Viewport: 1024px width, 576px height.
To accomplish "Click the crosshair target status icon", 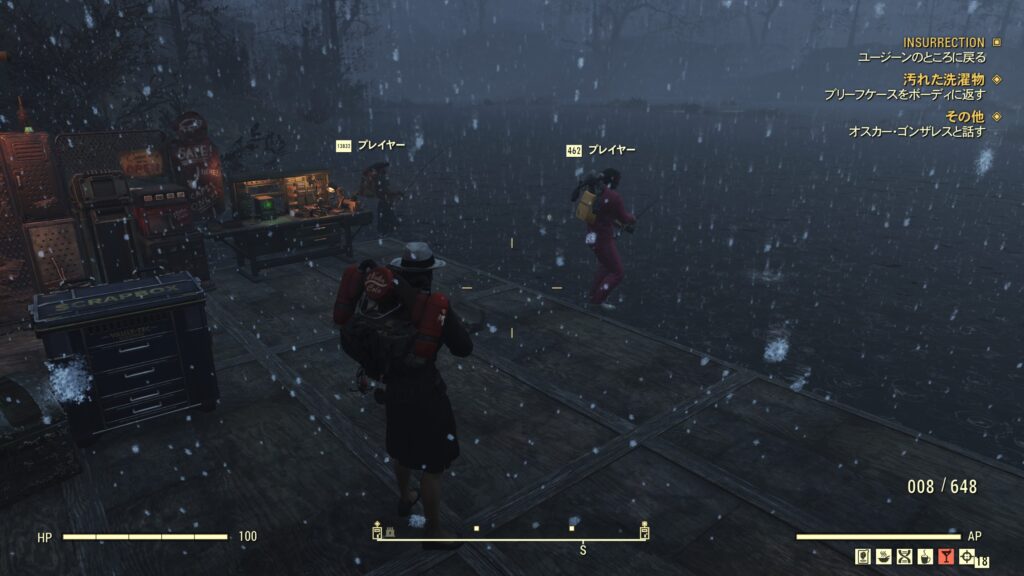I will [966, 557].
